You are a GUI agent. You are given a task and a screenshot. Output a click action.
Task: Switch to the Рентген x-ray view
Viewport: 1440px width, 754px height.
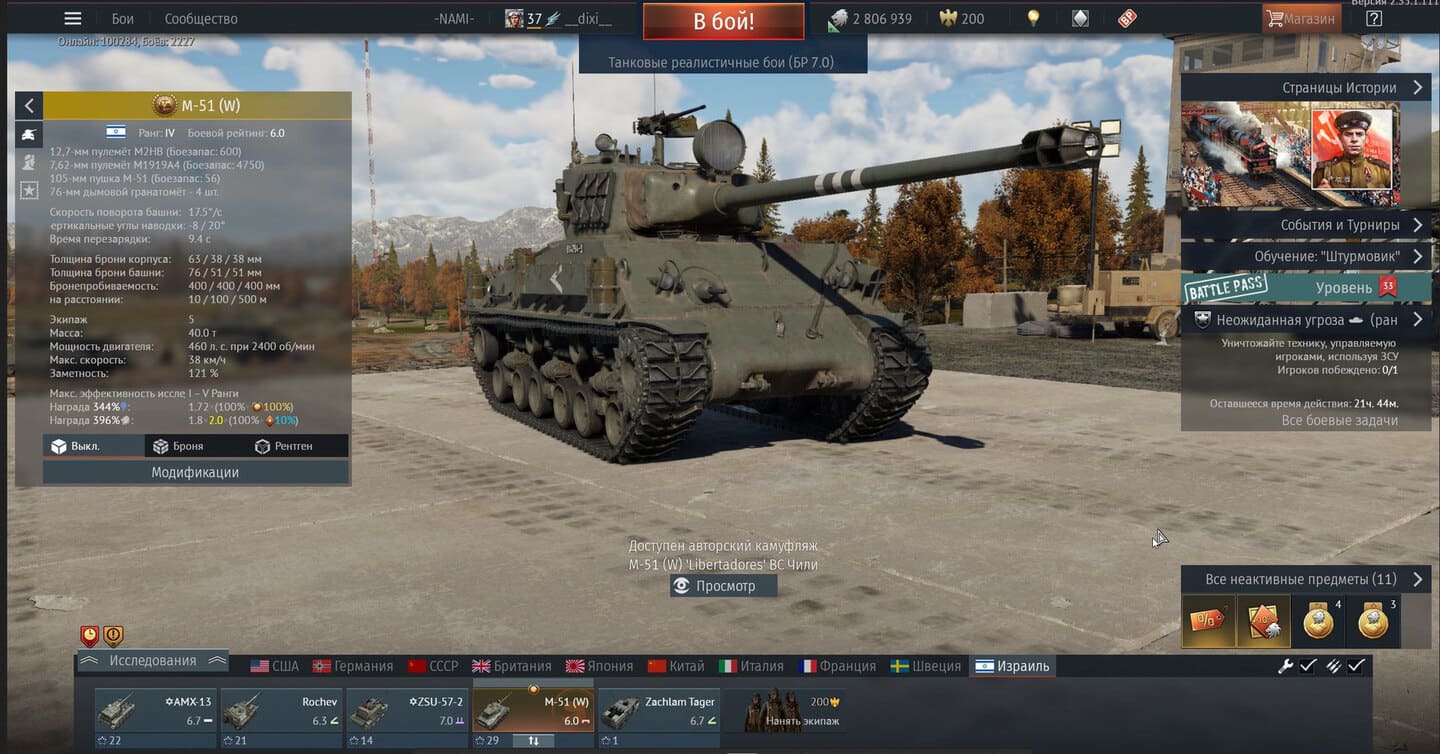284,446
